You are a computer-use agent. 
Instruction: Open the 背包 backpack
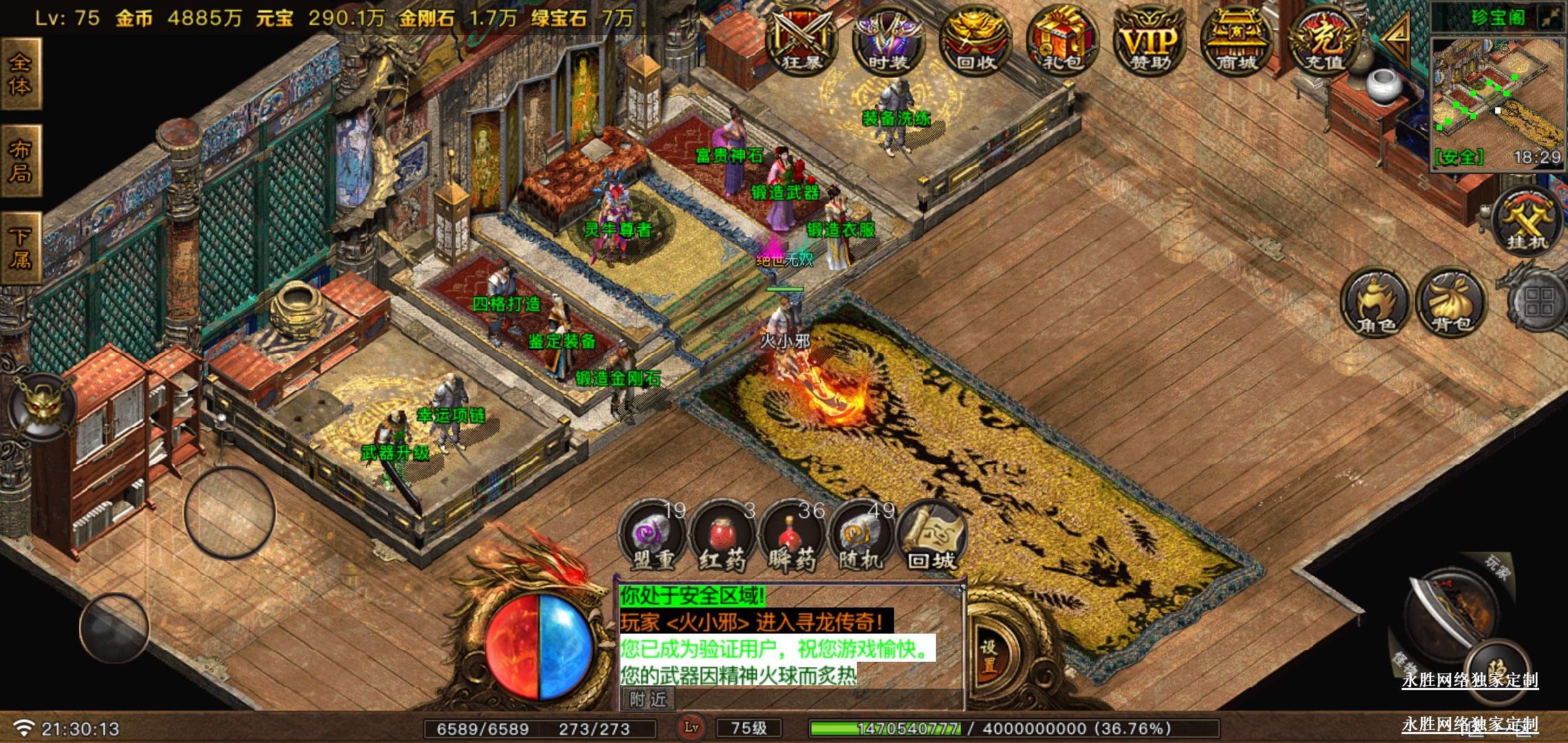point(1451,304)
